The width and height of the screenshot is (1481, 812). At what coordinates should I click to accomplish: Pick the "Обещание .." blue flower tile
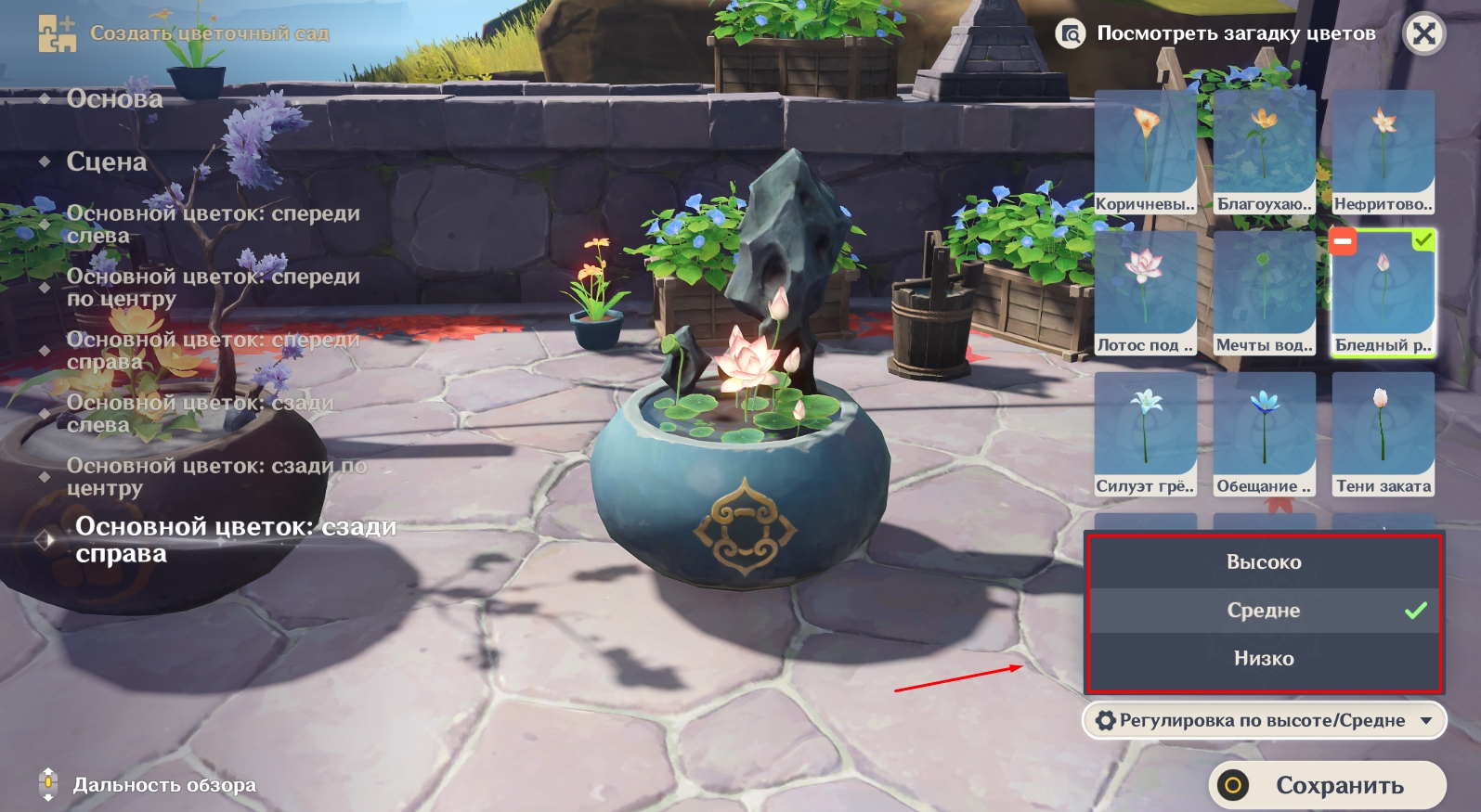(1264, 434)
